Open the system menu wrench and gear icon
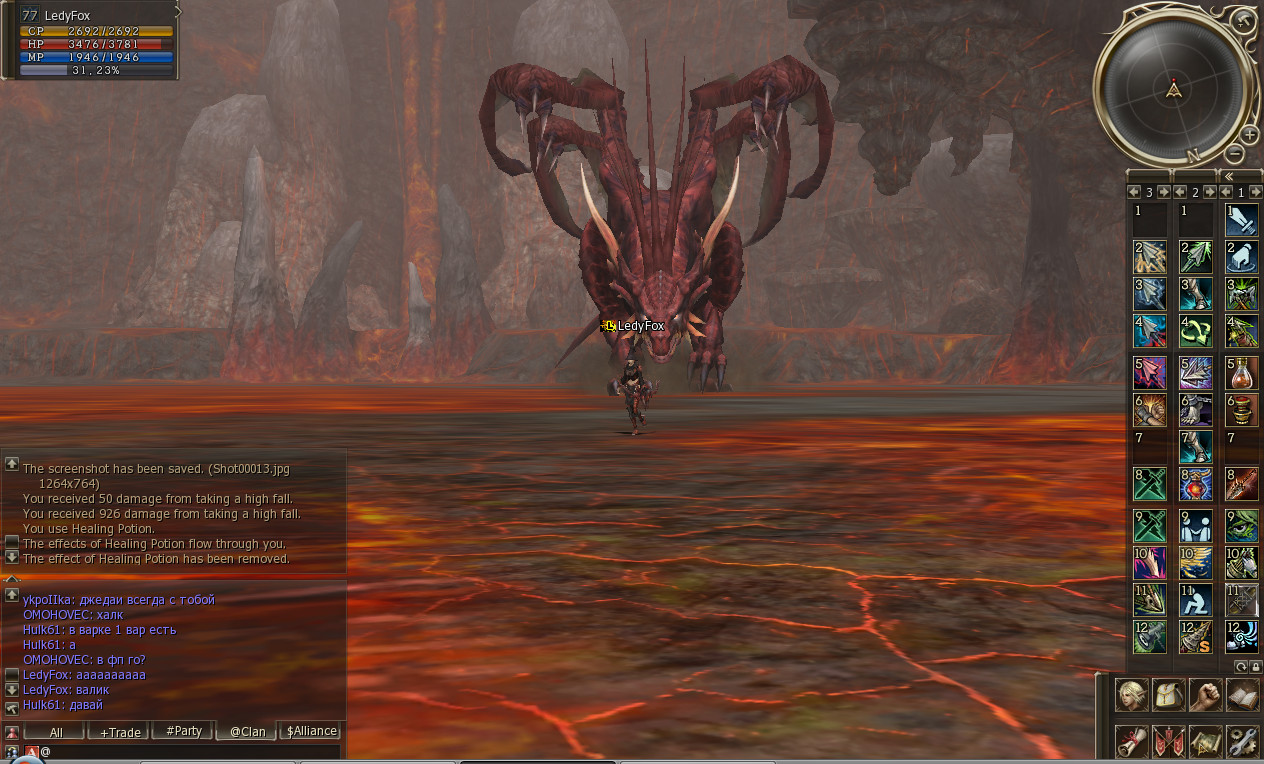This screenshot has height=764, width=1264. 1242,742
